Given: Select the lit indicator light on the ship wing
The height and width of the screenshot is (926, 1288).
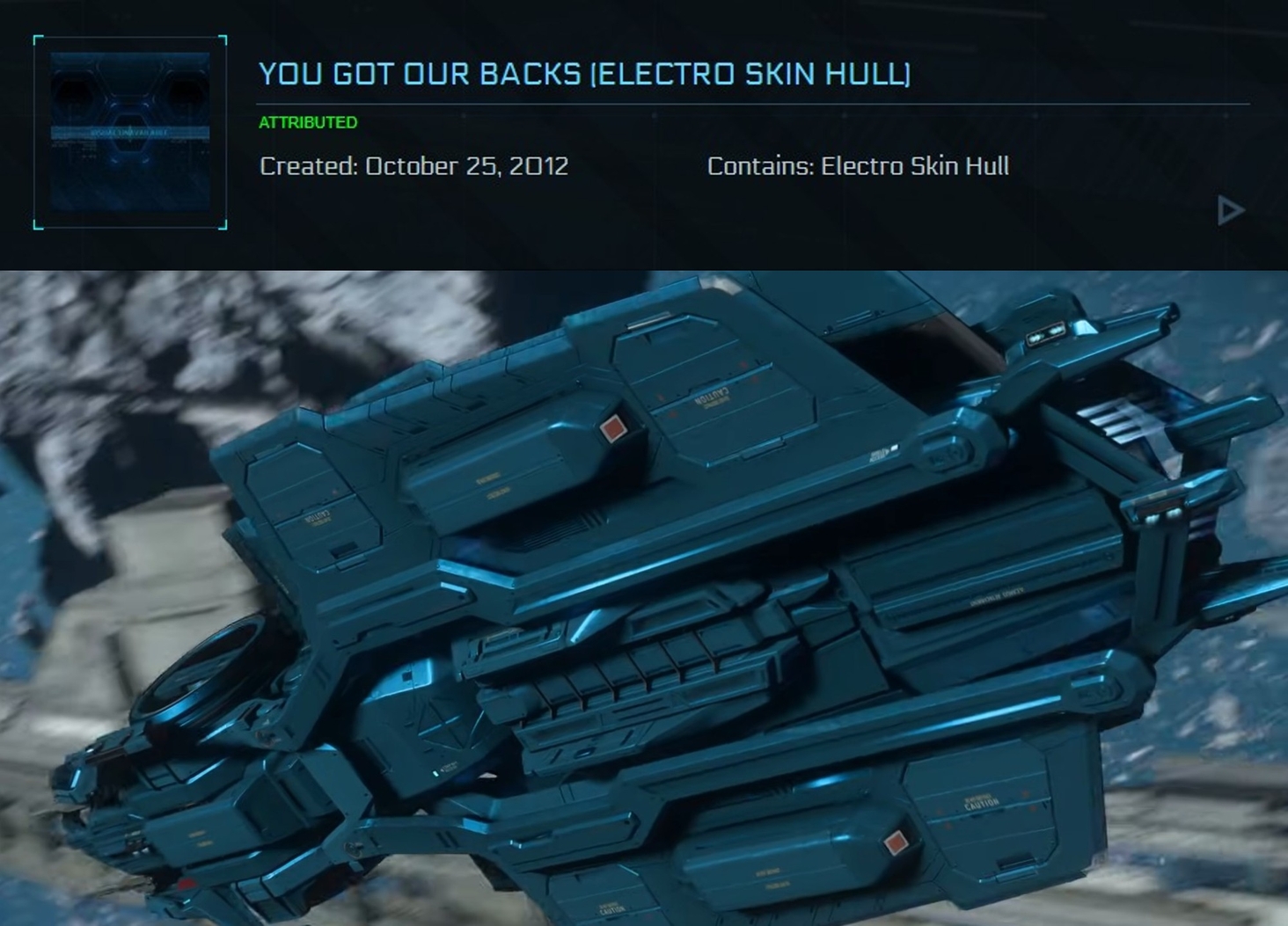Looking at the screenshot, I should 1047,332.
